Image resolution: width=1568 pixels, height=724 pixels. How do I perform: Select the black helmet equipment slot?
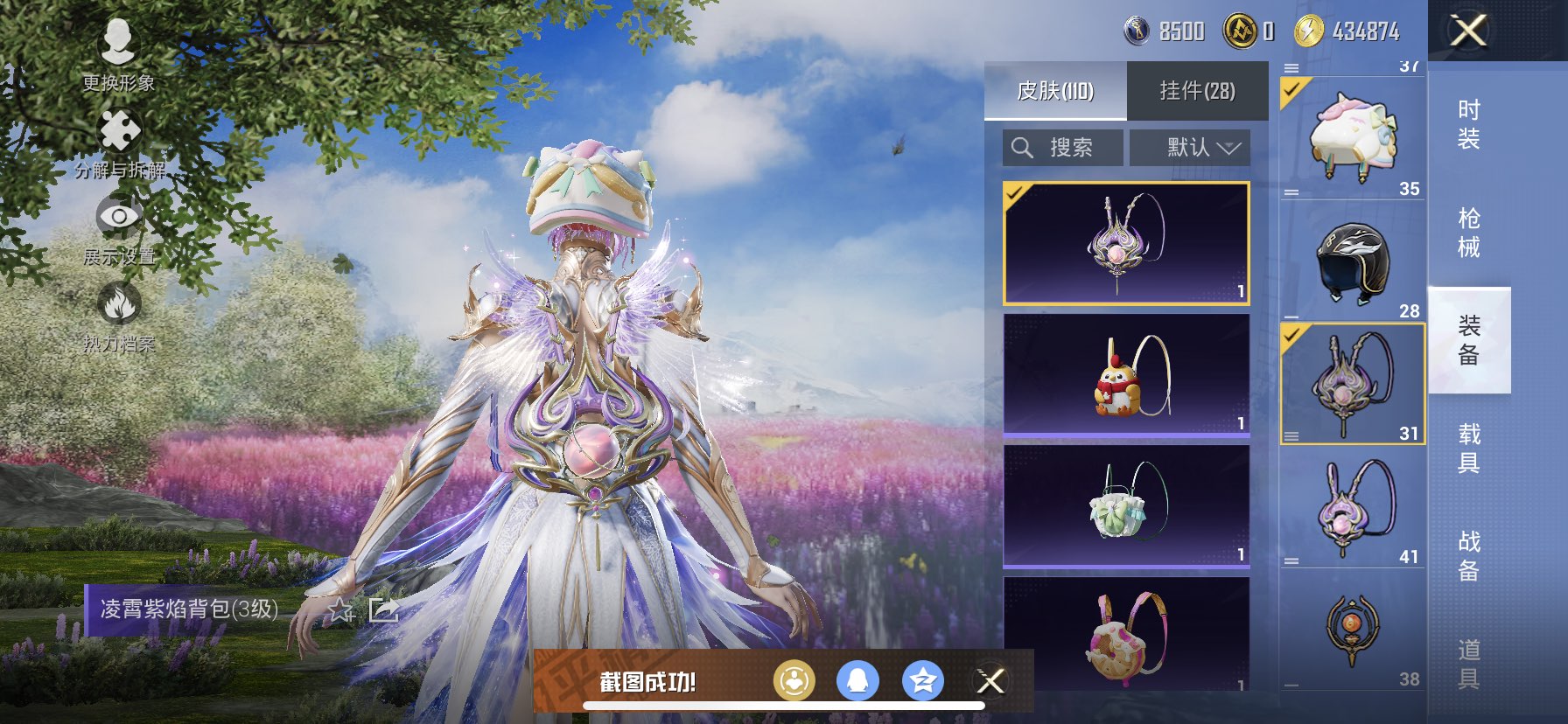(x=1353, y=261)
